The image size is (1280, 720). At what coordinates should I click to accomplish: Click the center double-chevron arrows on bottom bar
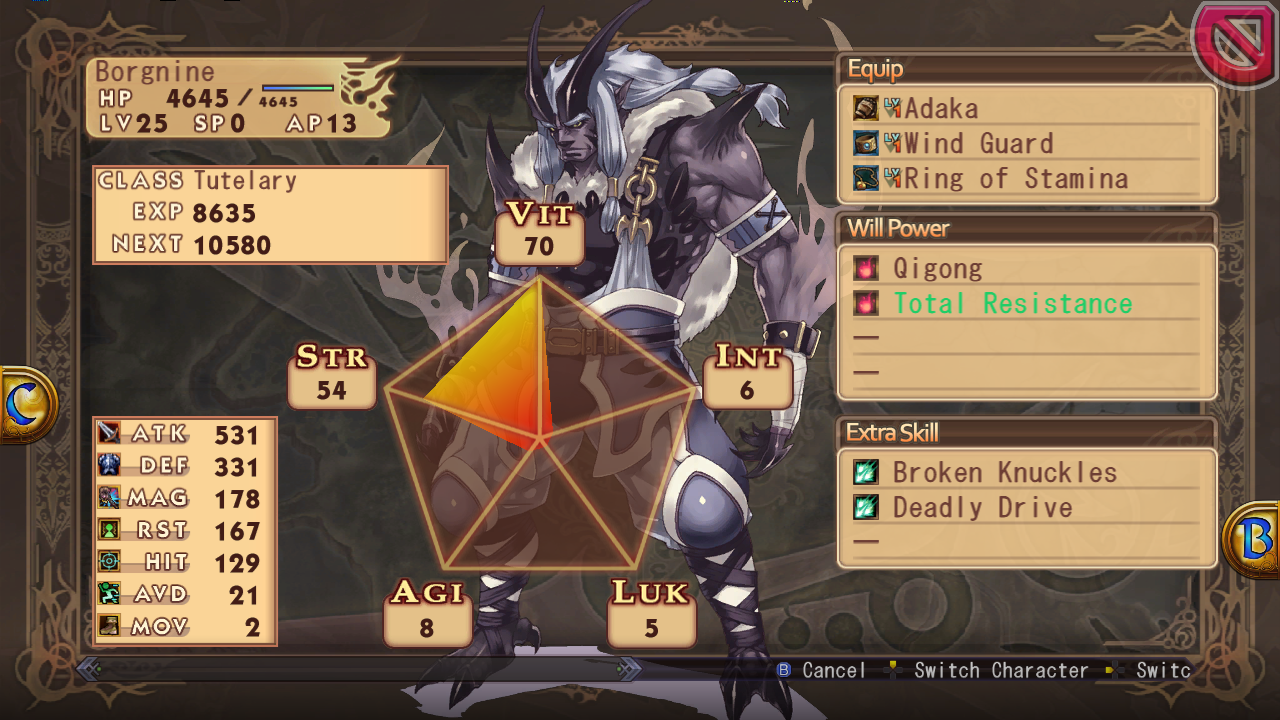click(627, 671)
